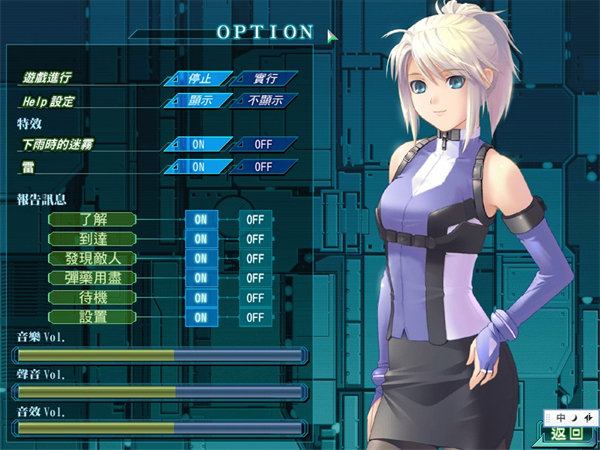Turn OFF the rain fog effect
Viewport: 600px width, 450px height.
pos(264,144)
